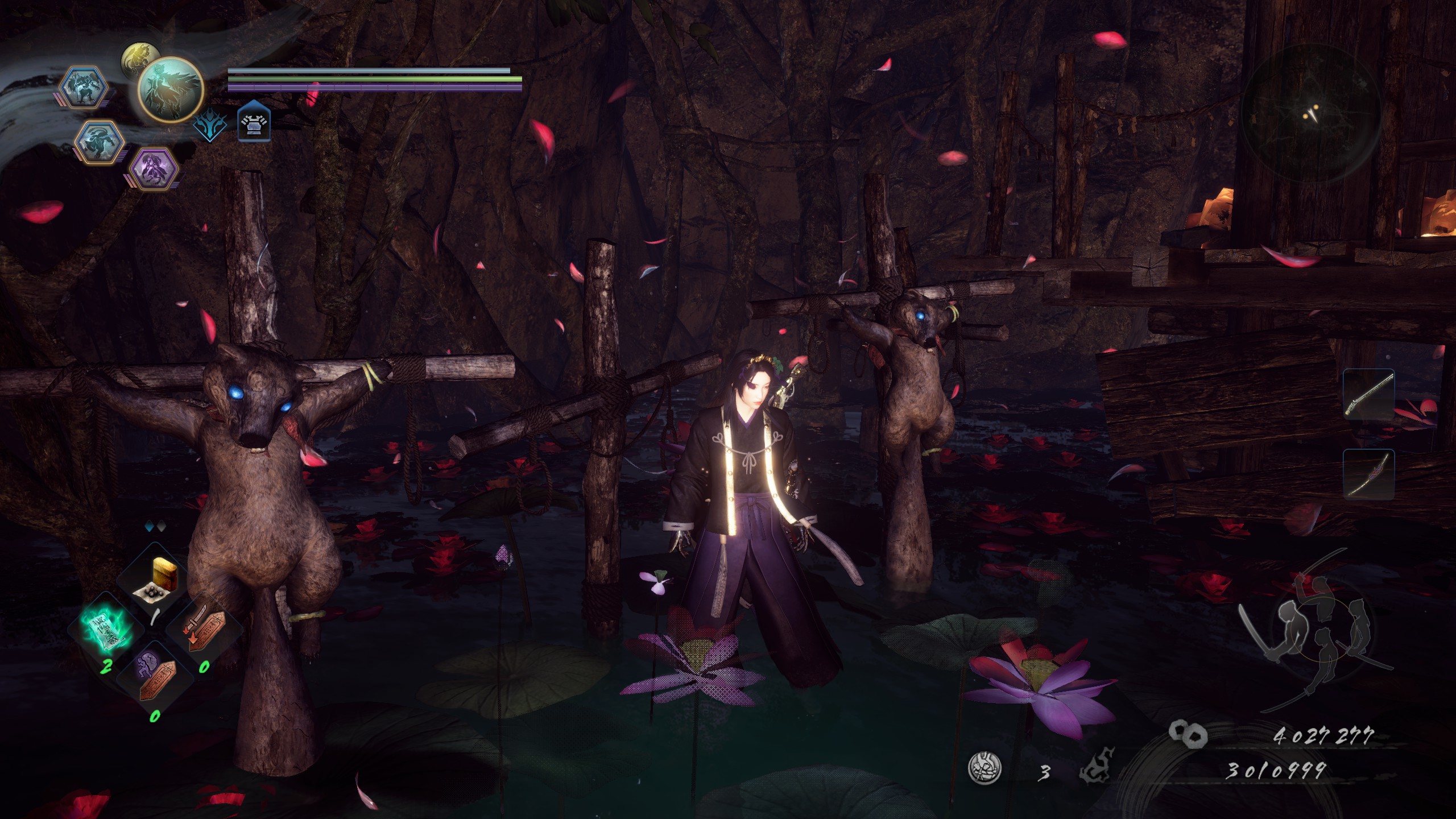
Task: Check the armor status effect icon
Action: click(x=253, y=121)
